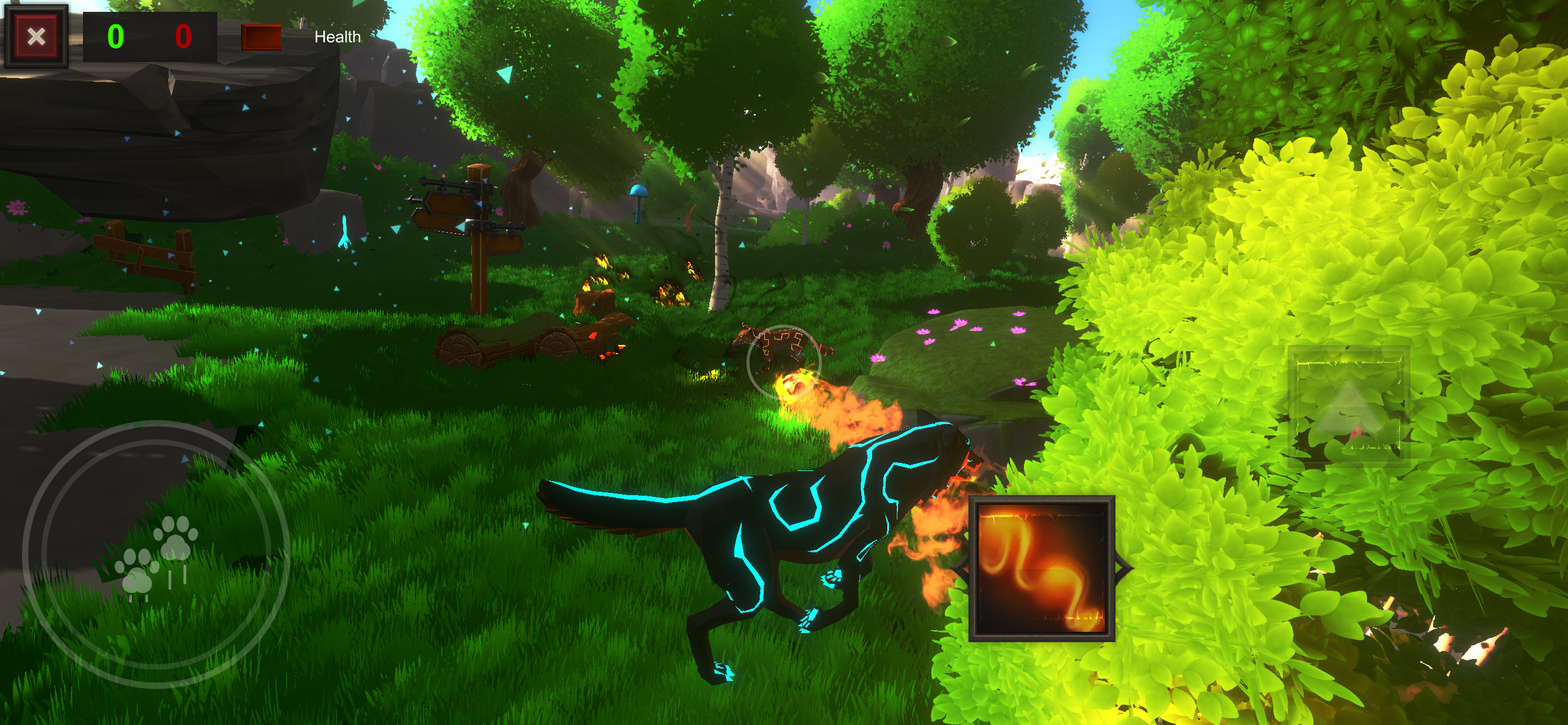The image size is (1568, 725).
Task: Tap the paw print movement joystick
Action: click(156, 554)
